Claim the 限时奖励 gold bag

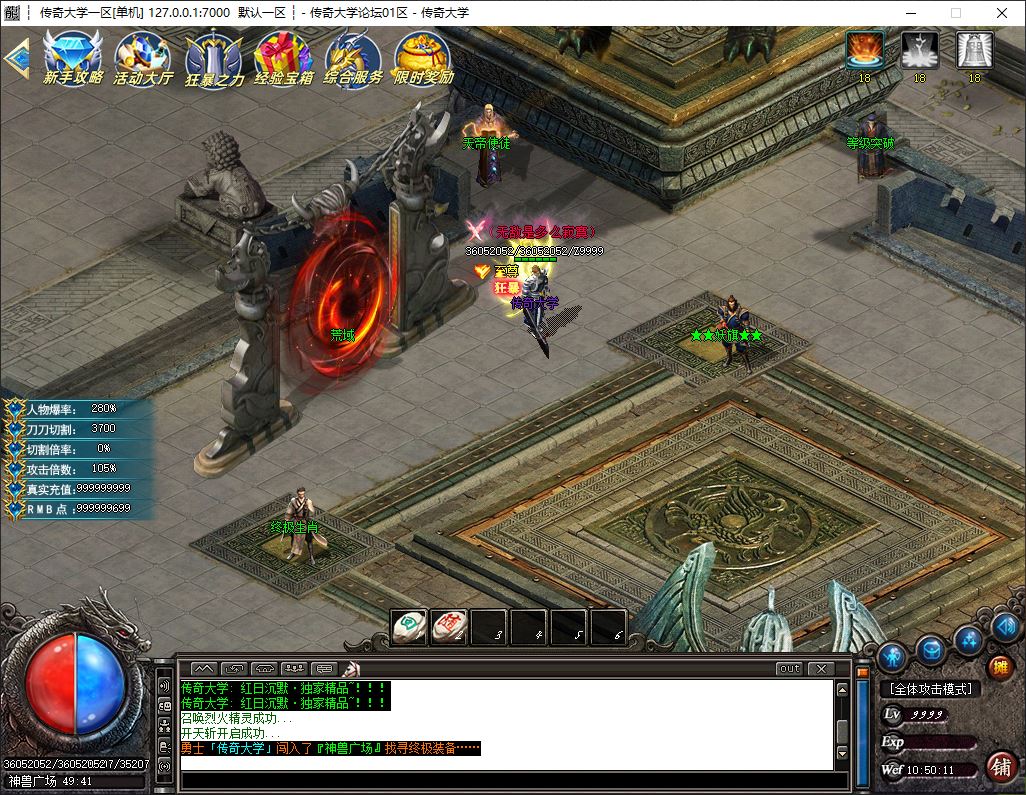pos(423,57)
